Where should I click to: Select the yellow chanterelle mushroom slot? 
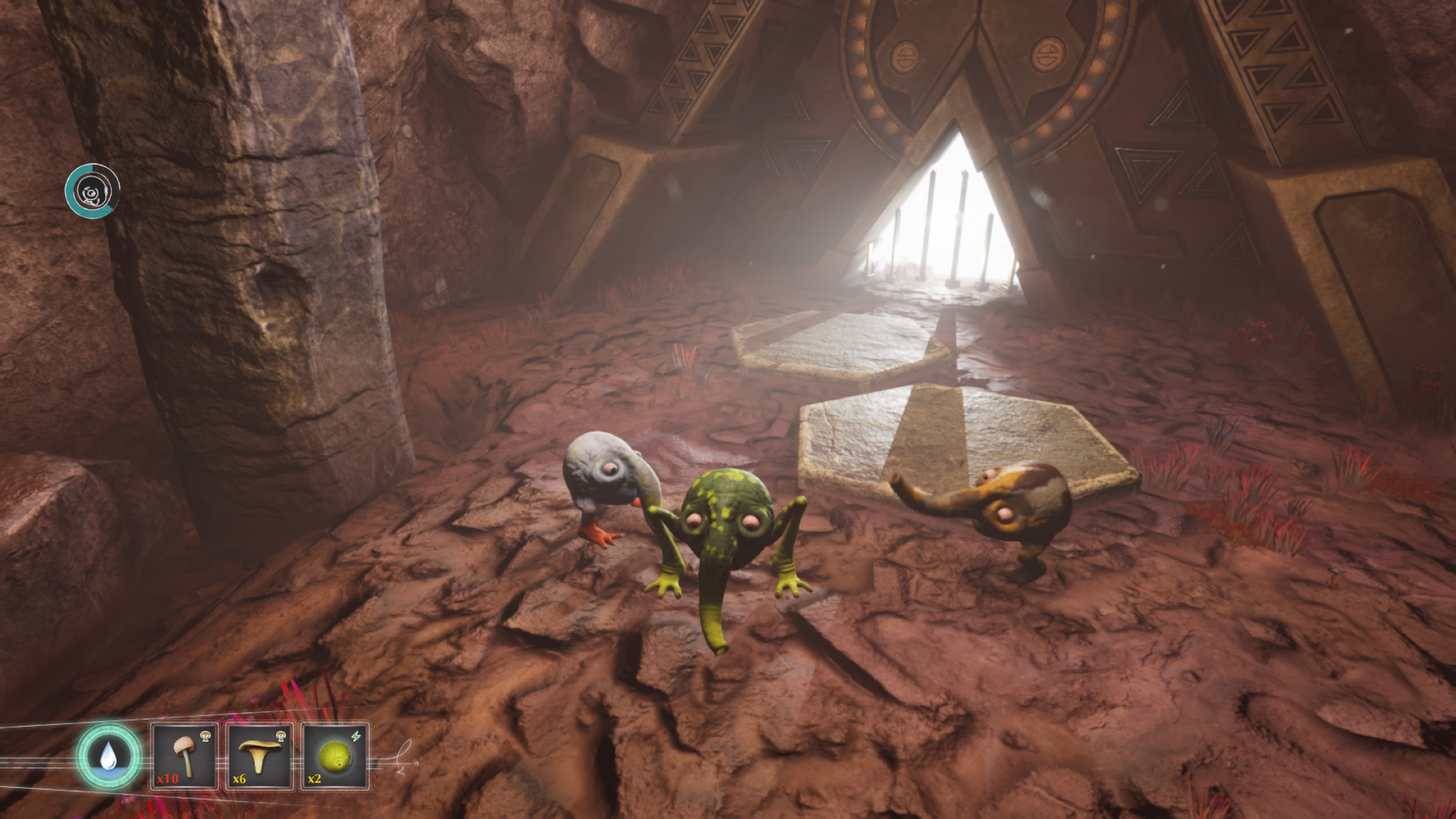point(259,756)
